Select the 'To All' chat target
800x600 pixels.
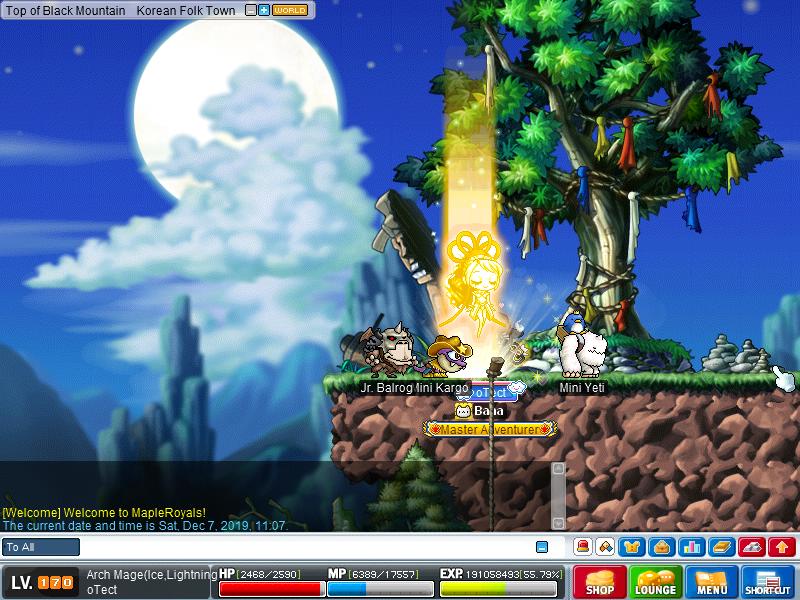click(x=41, y=547)
